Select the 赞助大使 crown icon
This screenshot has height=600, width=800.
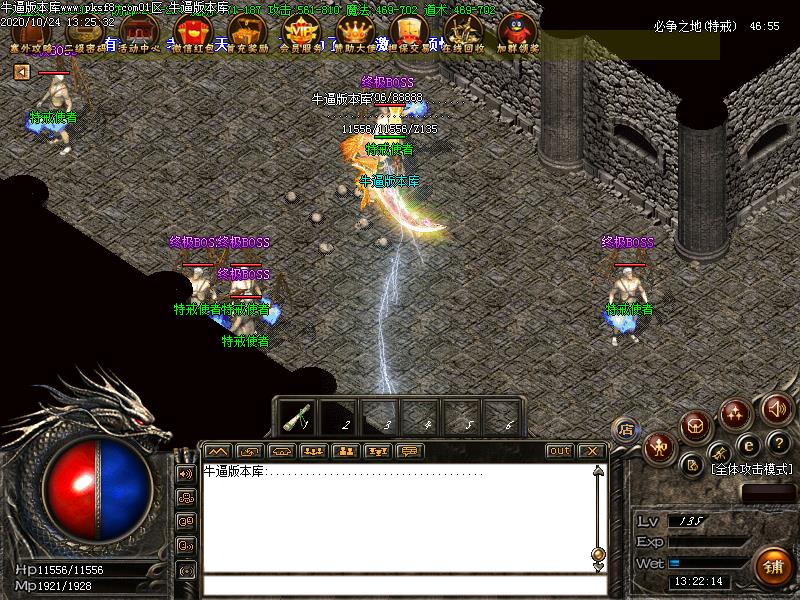(354, 34)
